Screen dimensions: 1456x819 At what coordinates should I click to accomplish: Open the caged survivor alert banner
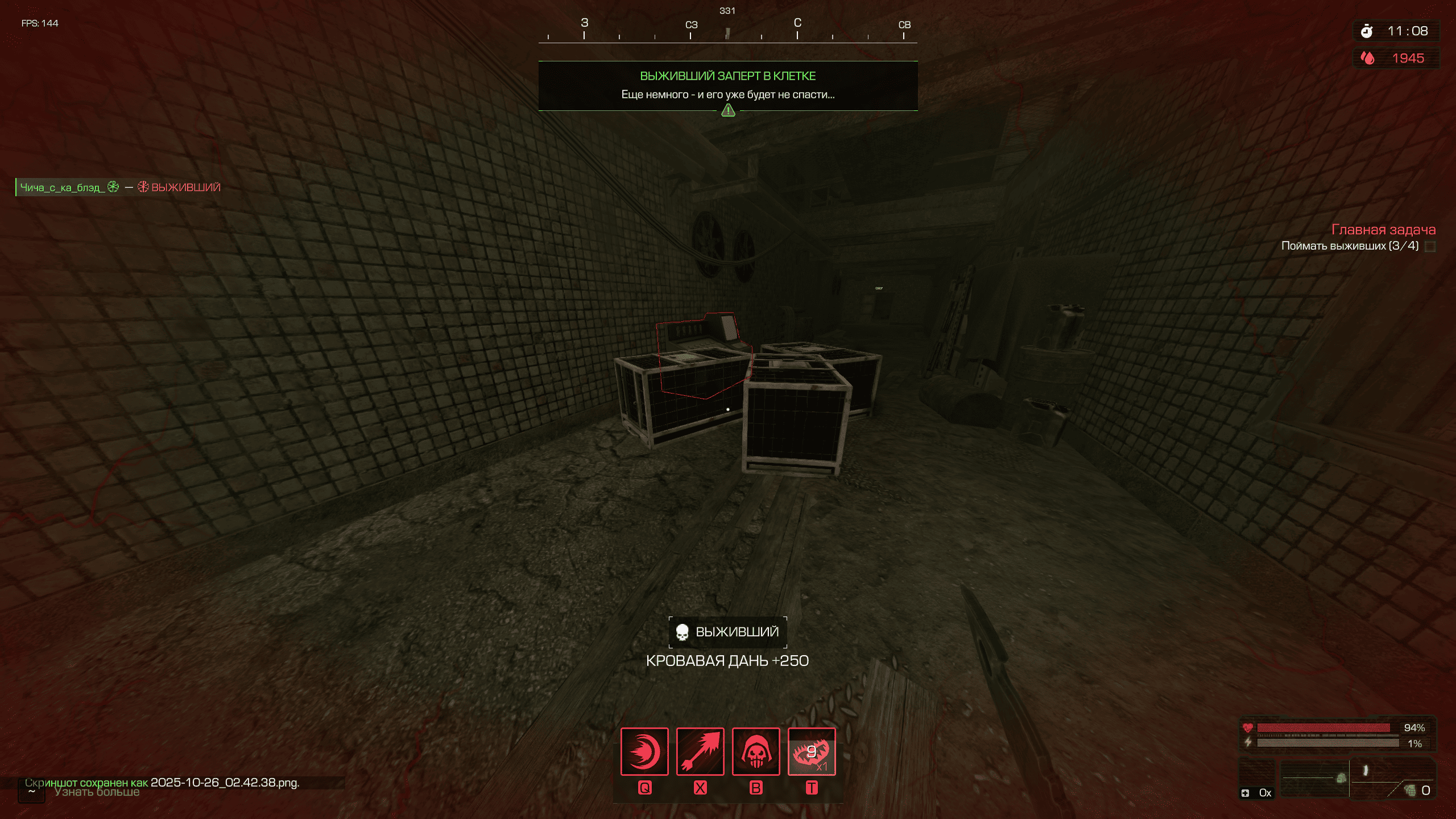point(728,85)
